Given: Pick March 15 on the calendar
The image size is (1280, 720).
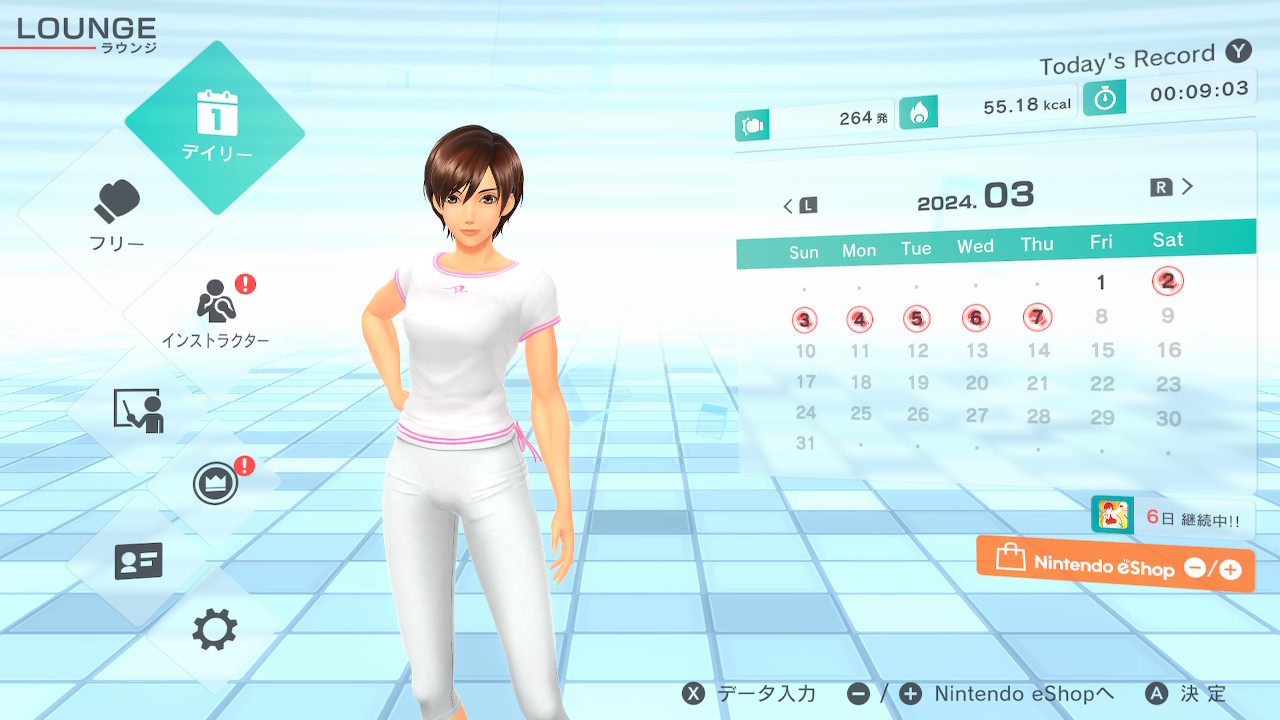Looking at the screenshot, I should point(1102,350).
